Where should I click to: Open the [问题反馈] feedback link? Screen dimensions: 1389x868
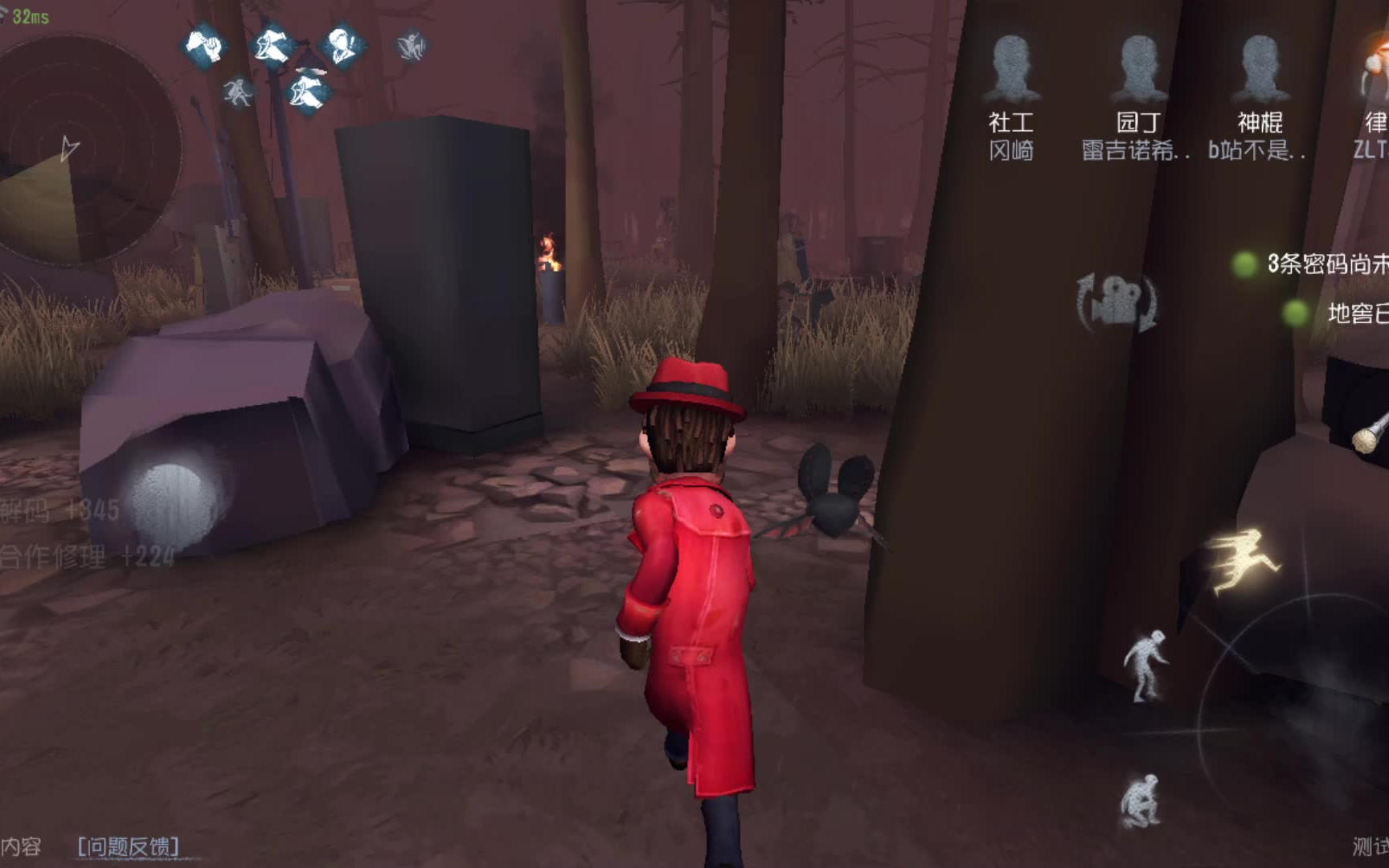point(129,846)
